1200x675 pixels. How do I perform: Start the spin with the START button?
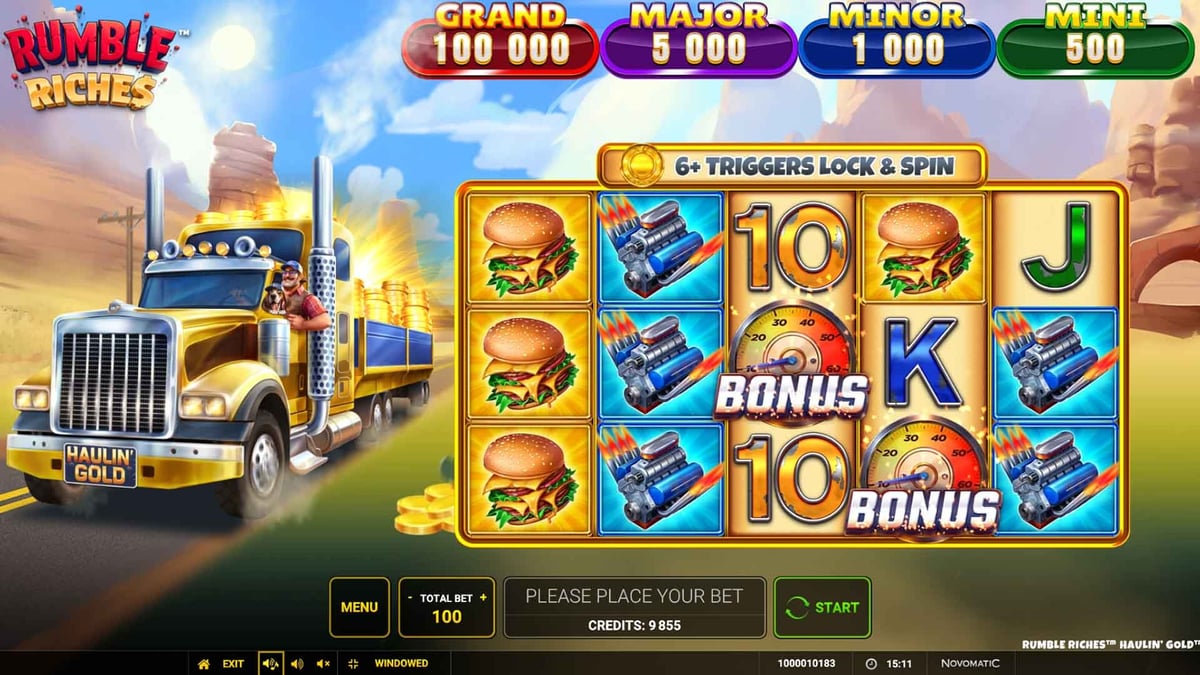[x=822, y=607]
